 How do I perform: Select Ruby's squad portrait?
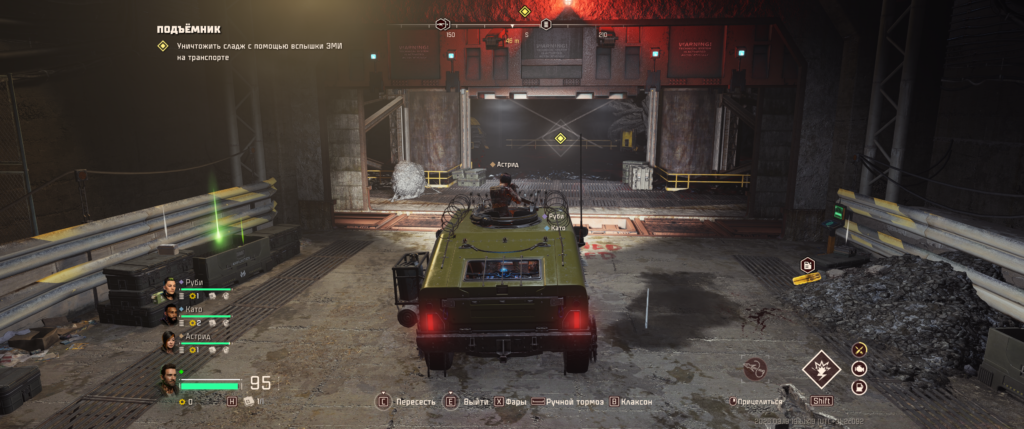coord(168,290)
